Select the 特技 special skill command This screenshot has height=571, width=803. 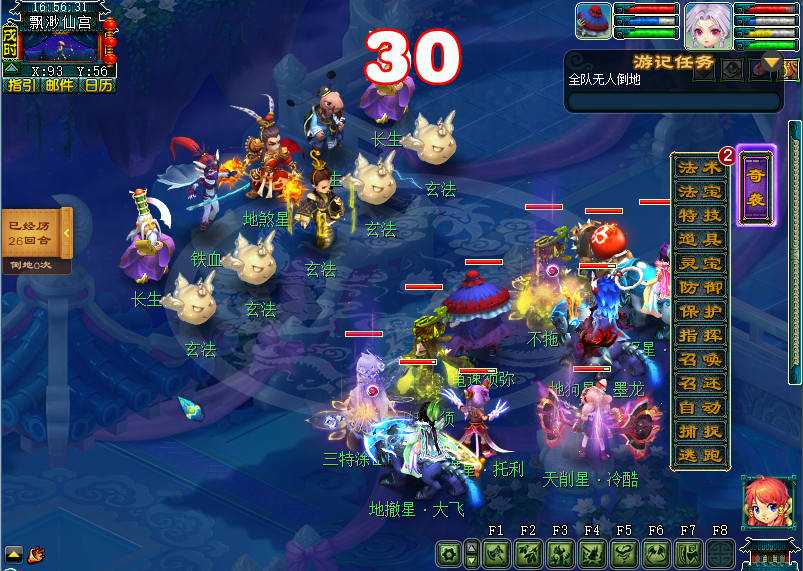coord(699,215)
